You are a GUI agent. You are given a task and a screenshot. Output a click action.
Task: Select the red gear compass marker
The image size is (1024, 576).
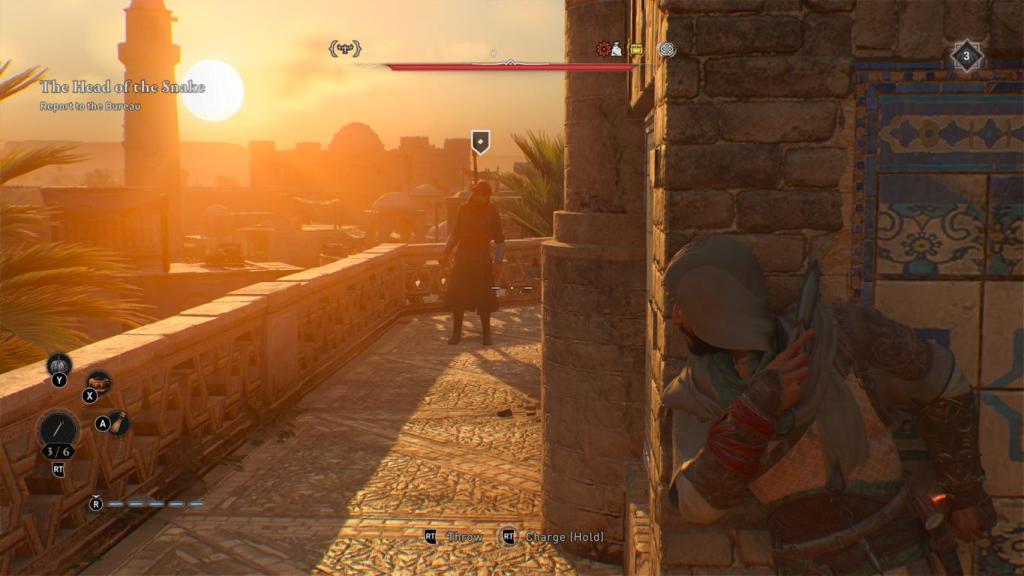click(606, 48)
